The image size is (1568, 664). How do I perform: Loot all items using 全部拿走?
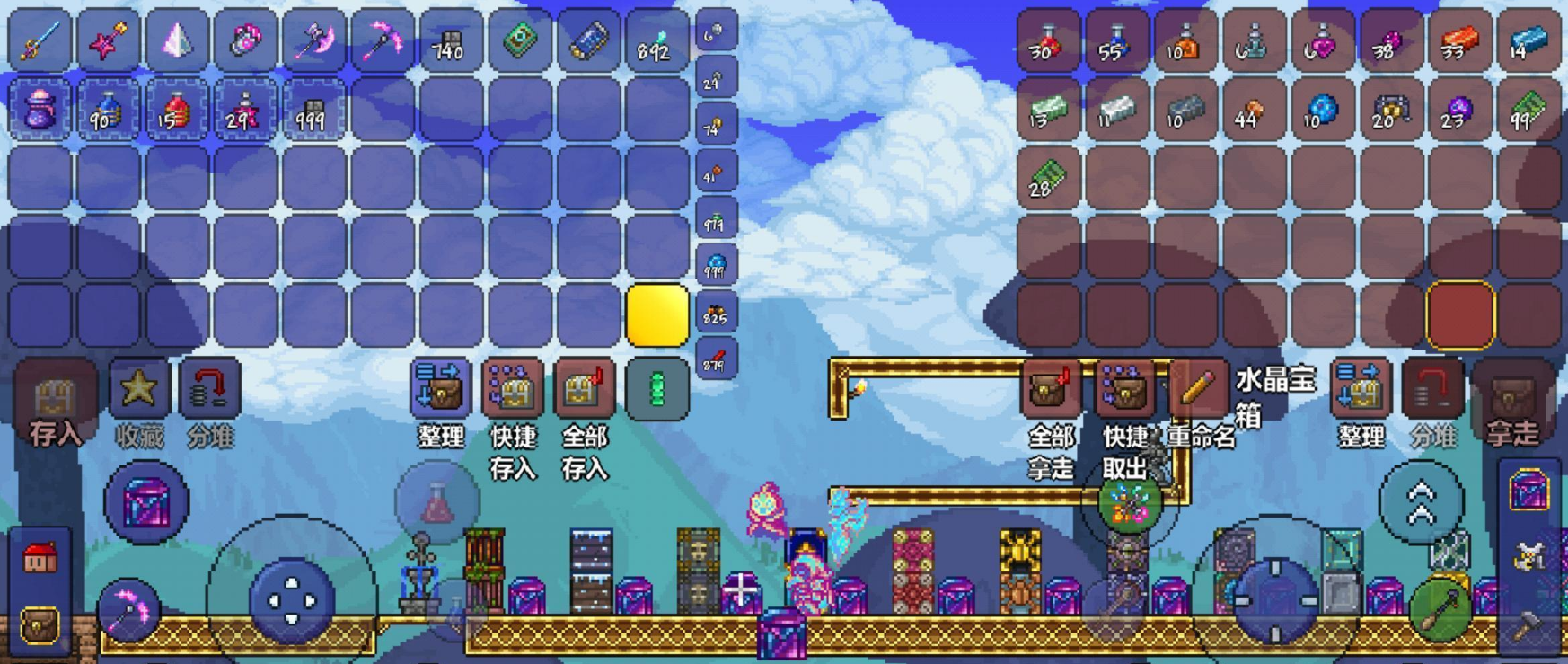point(1051,390)
